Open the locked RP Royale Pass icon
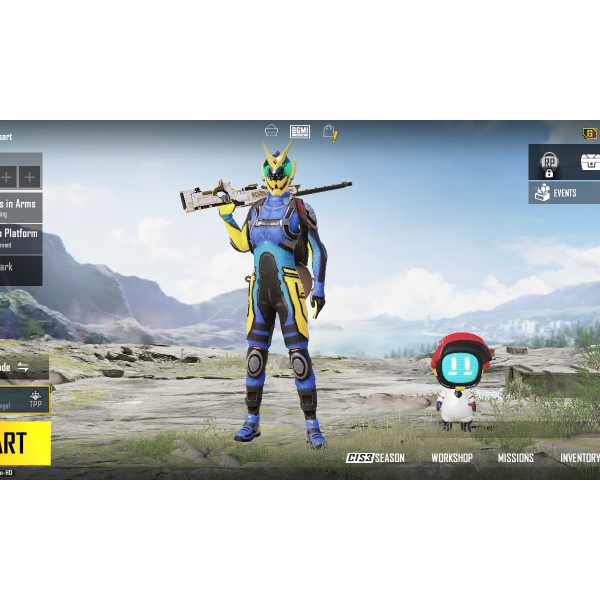 pos(548,162)
